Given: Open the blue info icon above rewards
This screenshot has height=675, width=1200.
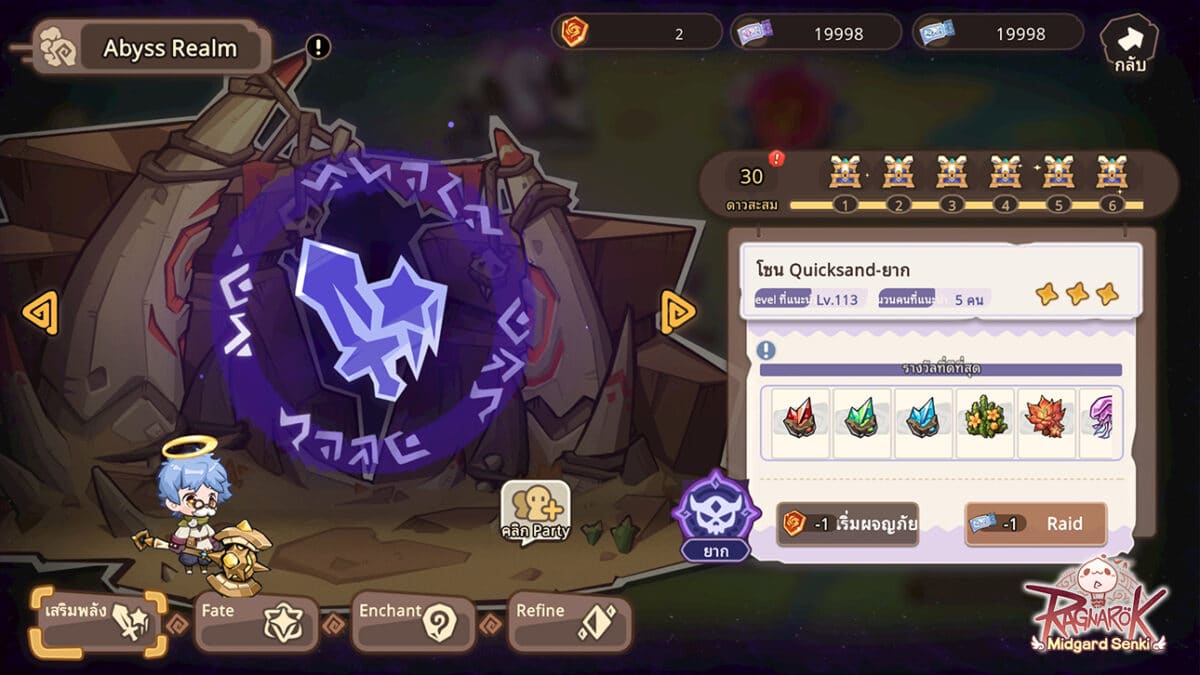Looking at the screenshot, I should click(766, 350).
